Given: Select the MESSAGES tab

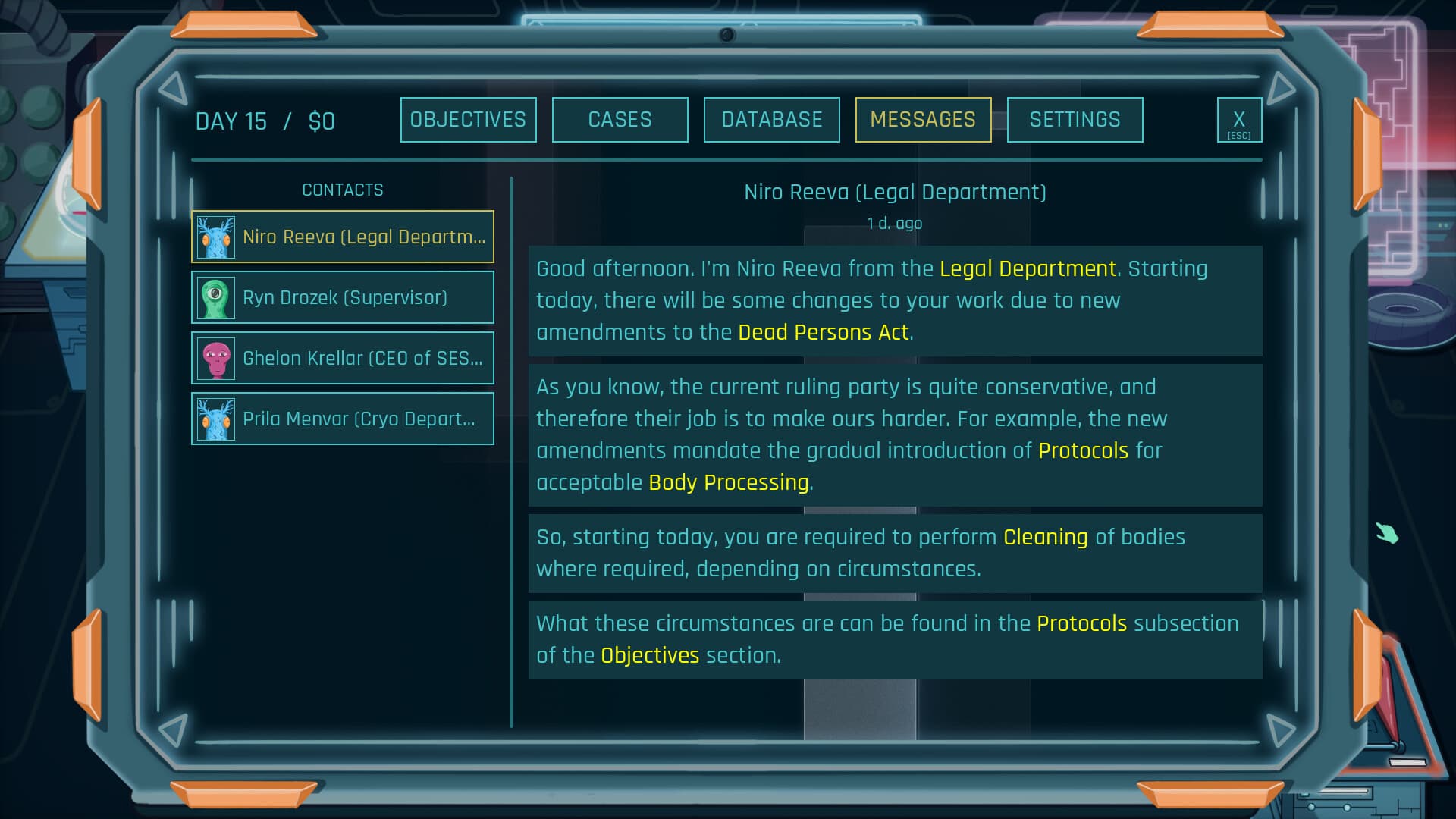Looking at the screenshot, I should (924, 119).
